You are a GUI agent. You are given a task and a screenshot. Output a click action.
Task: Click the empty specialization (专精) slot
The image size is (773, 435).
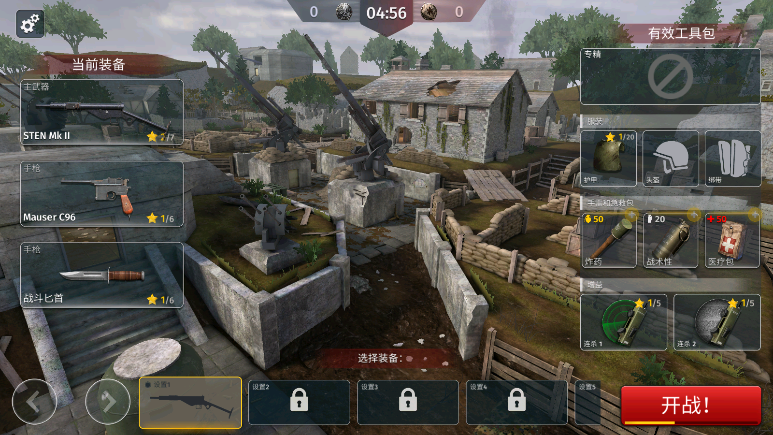pyautogui.click(x=670, y=76)
